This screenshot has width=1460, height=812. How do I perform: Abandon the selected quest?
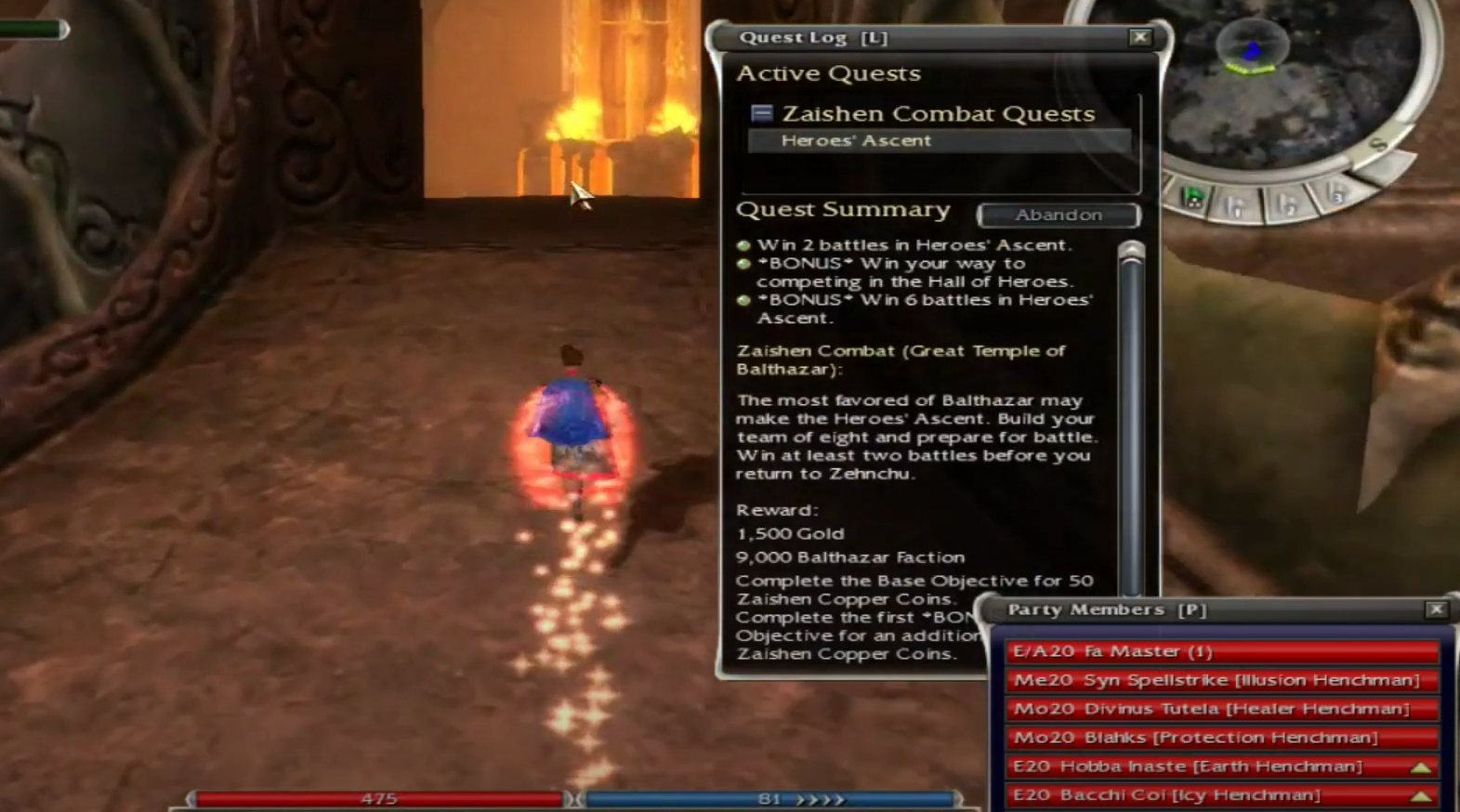1058,215
